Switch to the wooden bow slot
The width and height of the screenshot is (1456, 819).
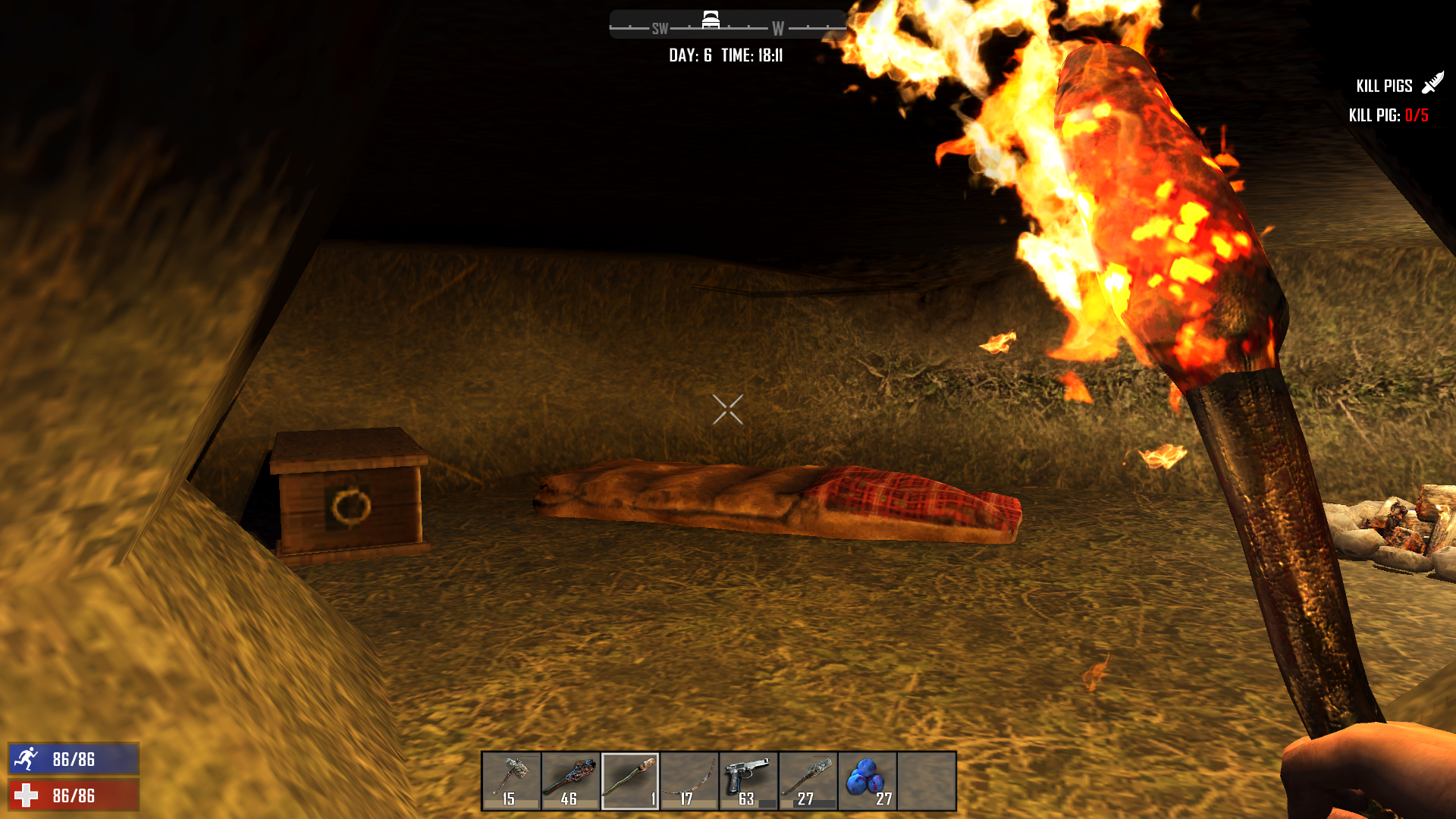tap(689, 781)
